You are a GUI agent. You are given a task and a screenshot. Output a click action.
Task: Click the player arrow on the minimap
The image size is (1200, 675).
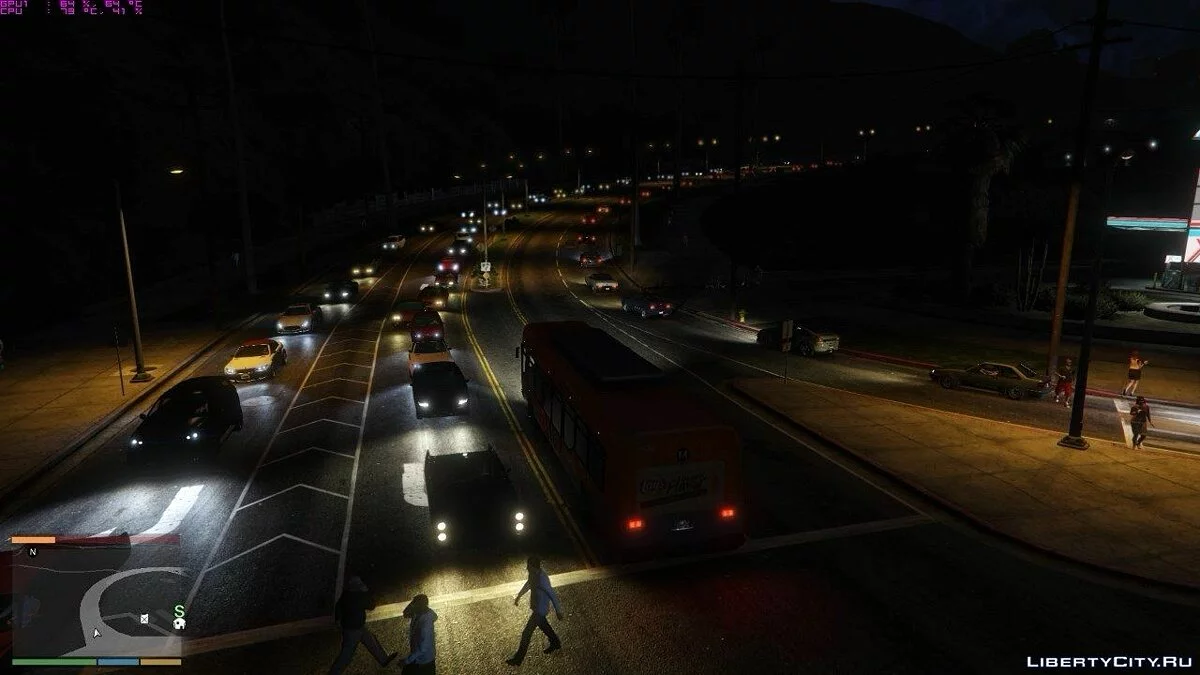(x=97, y=632)
